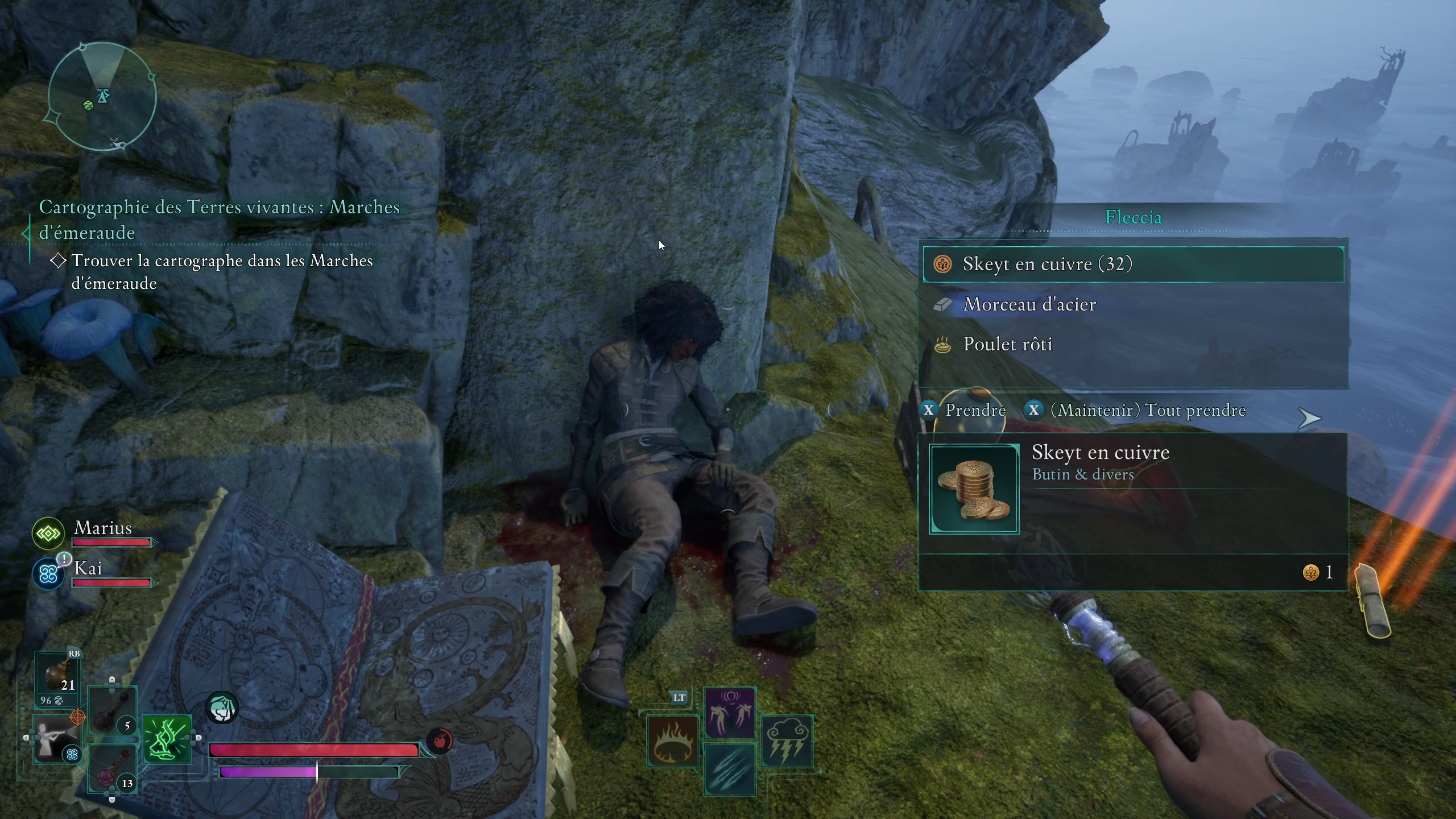Viewport: 1456px width, 819px height.
Task: Activate the icy shards spell
Action: (730, 769)
